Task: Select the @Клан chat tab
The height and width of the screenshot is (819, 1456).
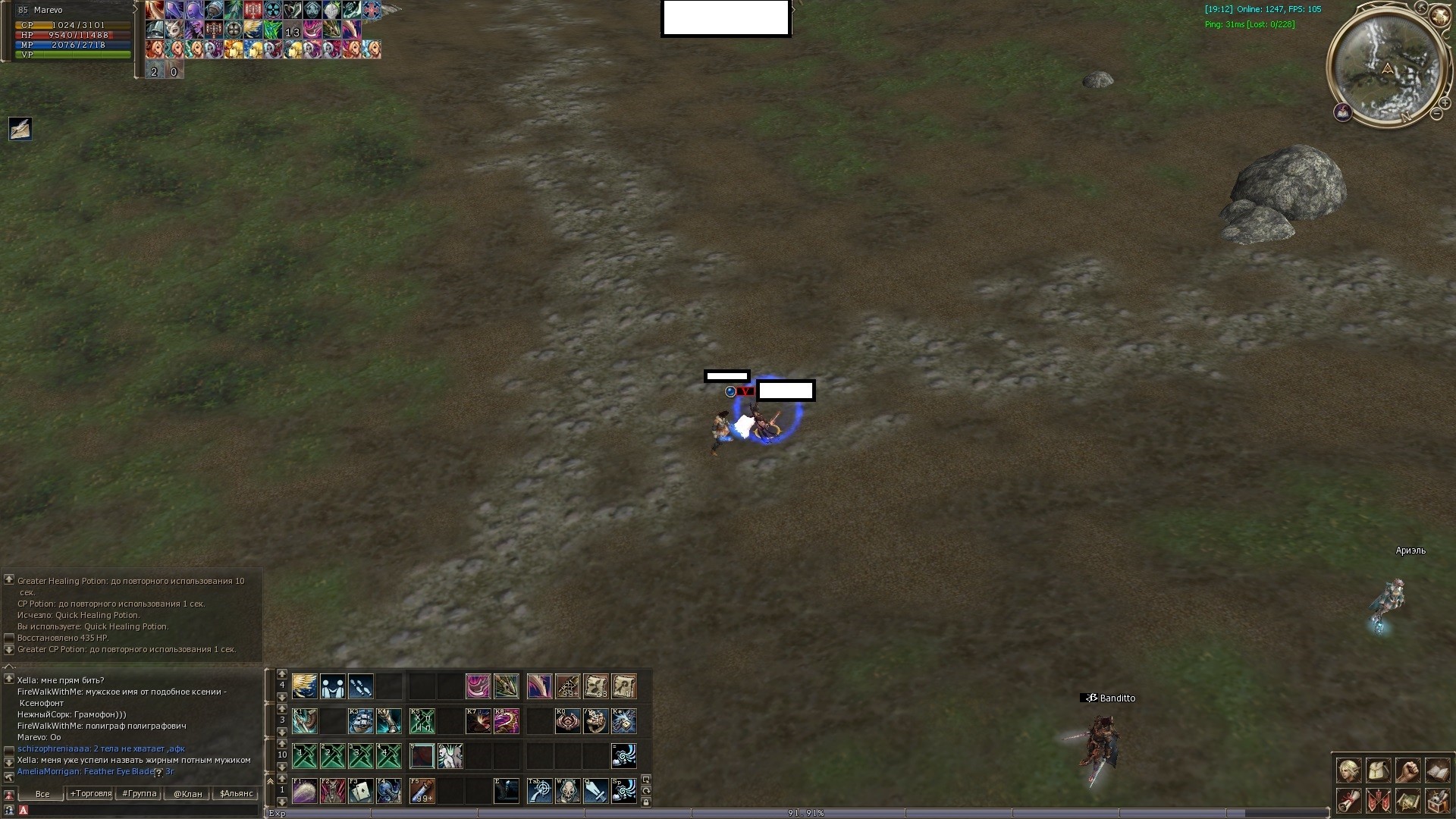Action: pyautogui.click(x=188, y=794)
